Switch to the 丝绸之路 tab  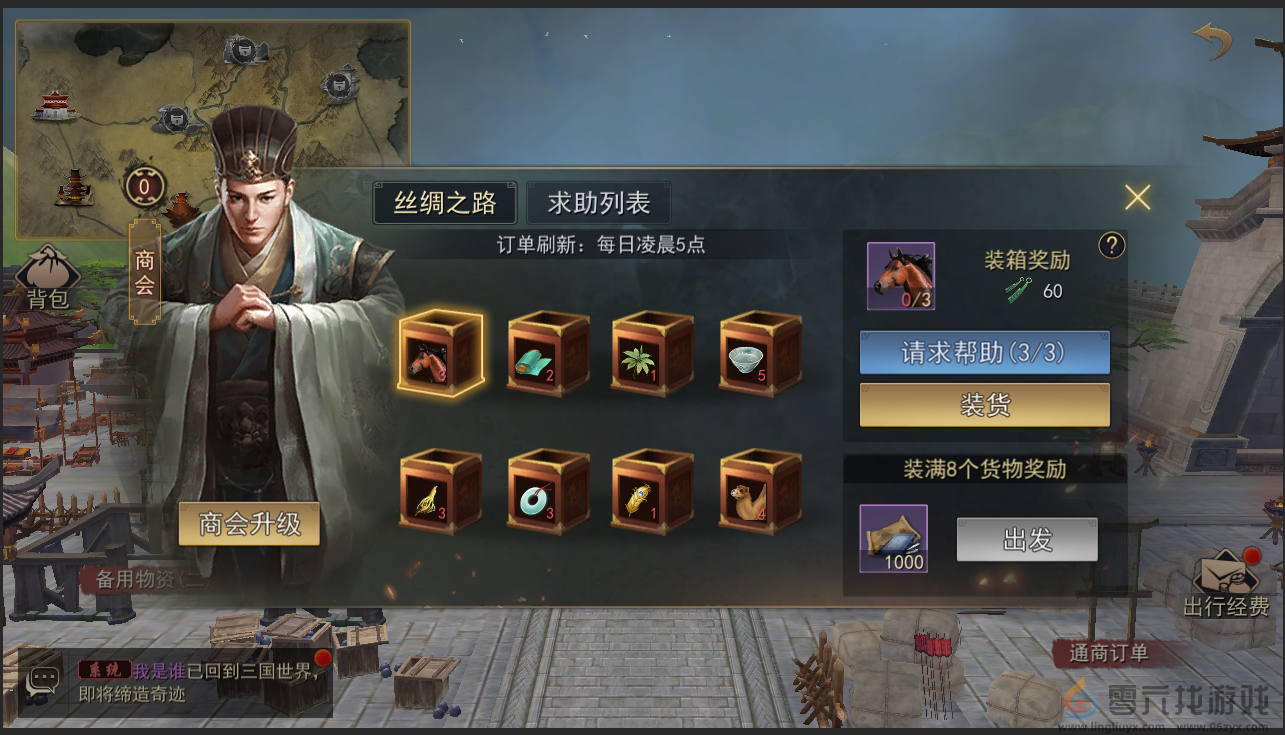pyautogui.click(x=443, y=202)
